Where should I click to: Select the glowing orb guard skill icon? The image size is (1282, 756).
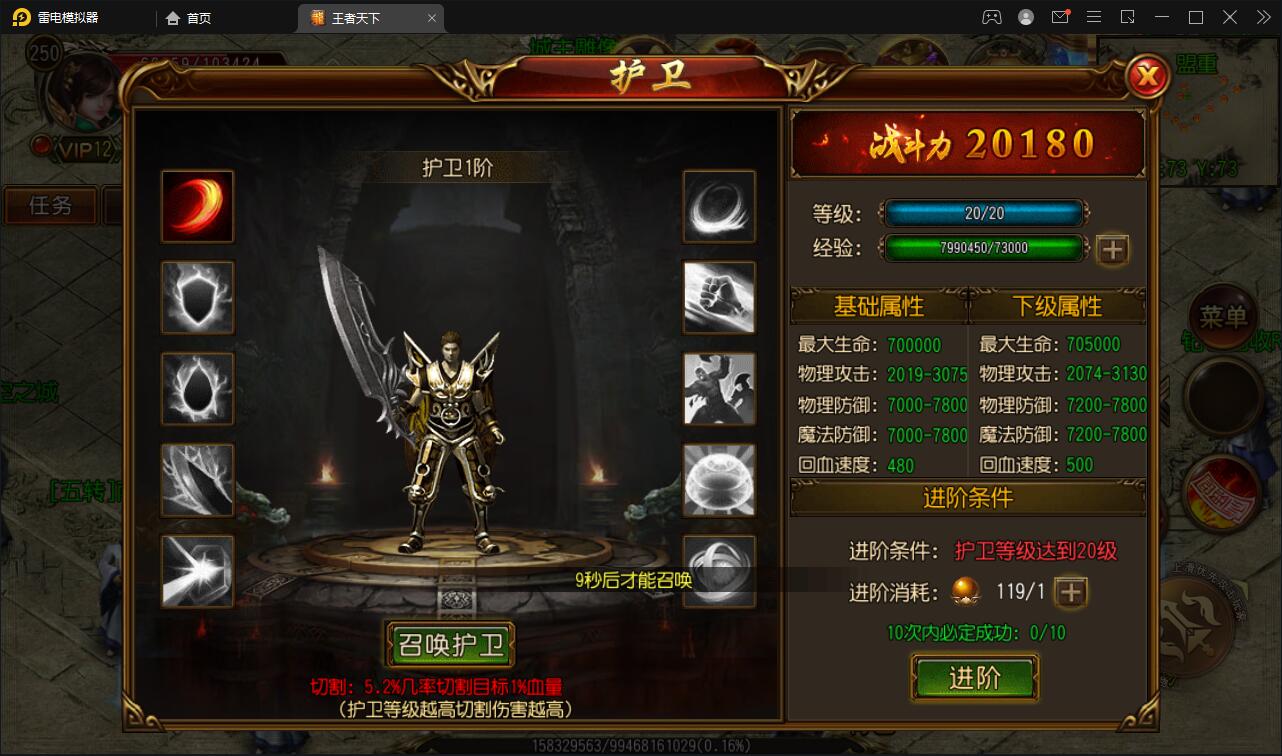coord(720,479)
